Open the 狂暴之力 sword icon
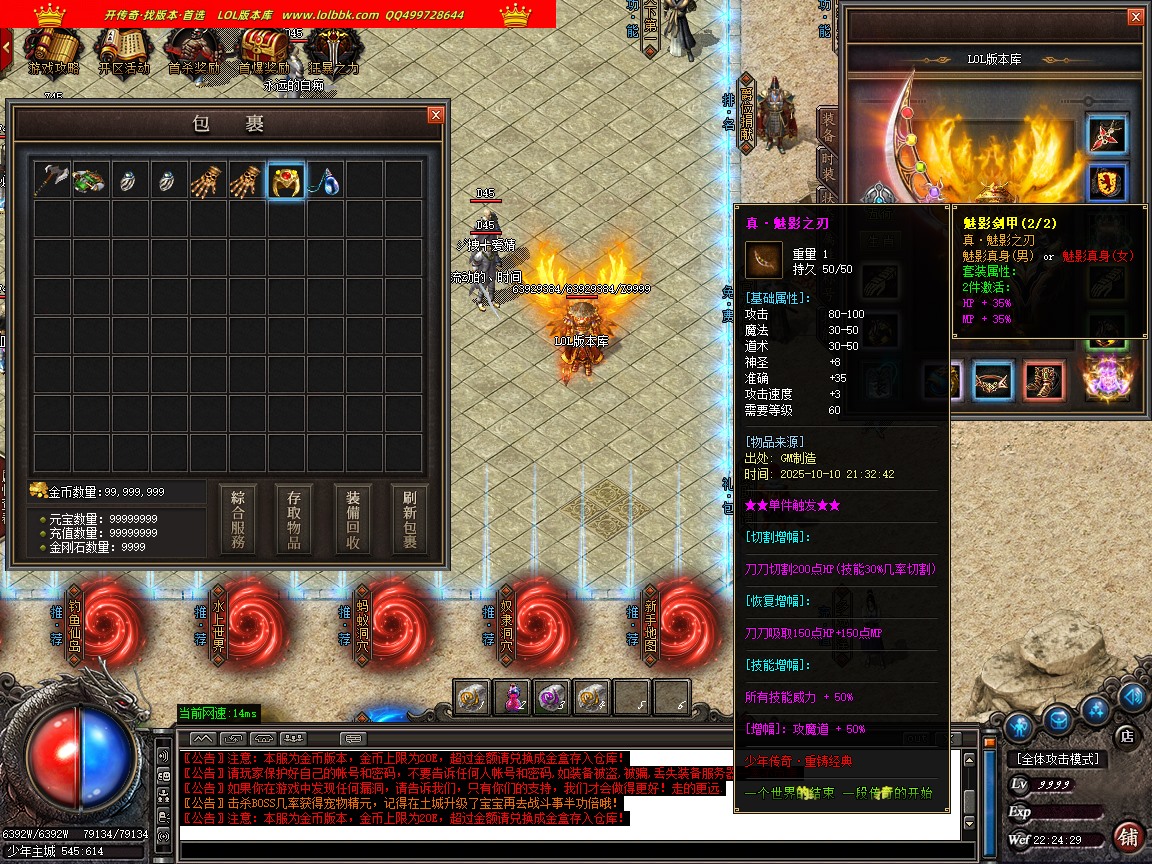 point(332,50)
